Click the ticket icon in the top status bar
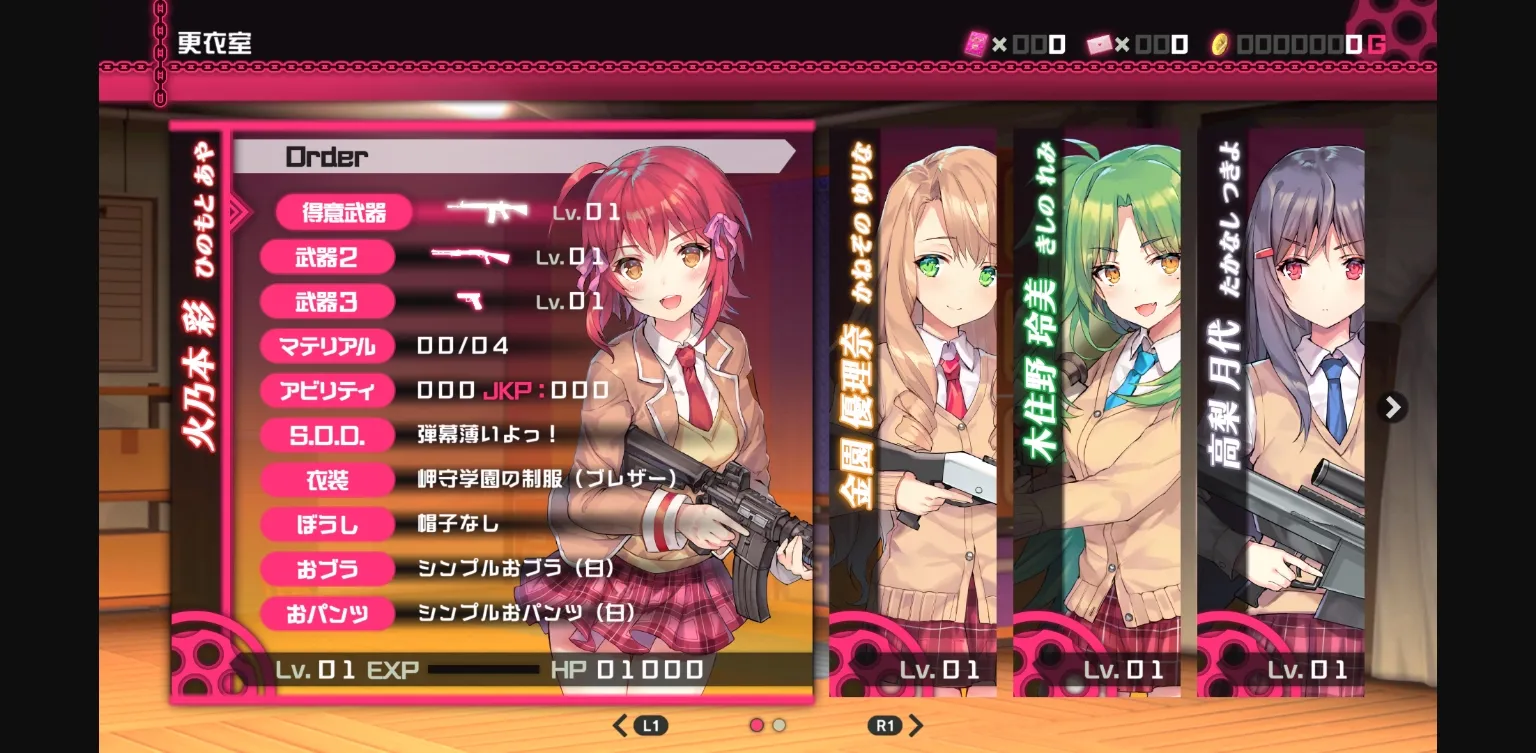 pyautogui.click(x=976, y=43)
